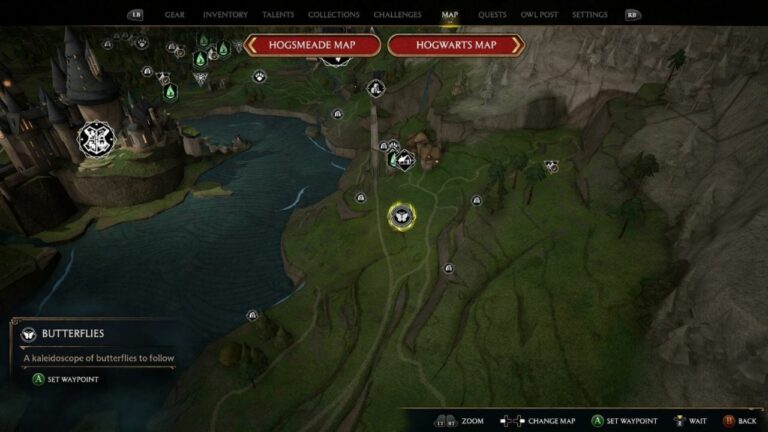The width and height of the screenshot is (768, 432).
Task: Click the Hogwarts crest castle marker
Action: (x=96, y=138)
